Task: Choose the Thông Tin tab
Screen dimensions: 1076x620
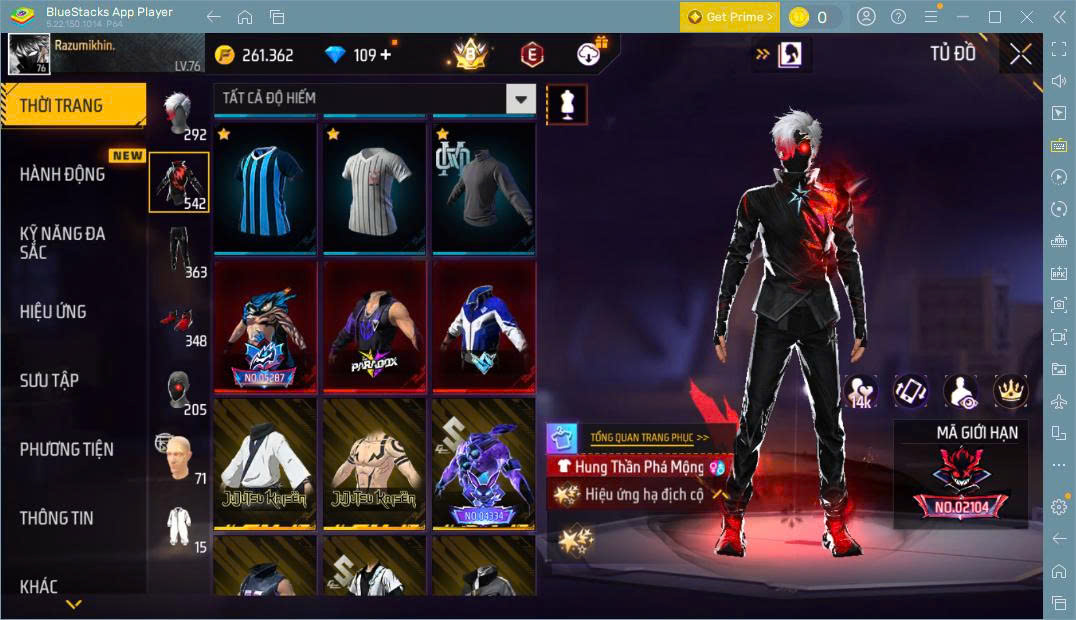Action: coord(56,518)
